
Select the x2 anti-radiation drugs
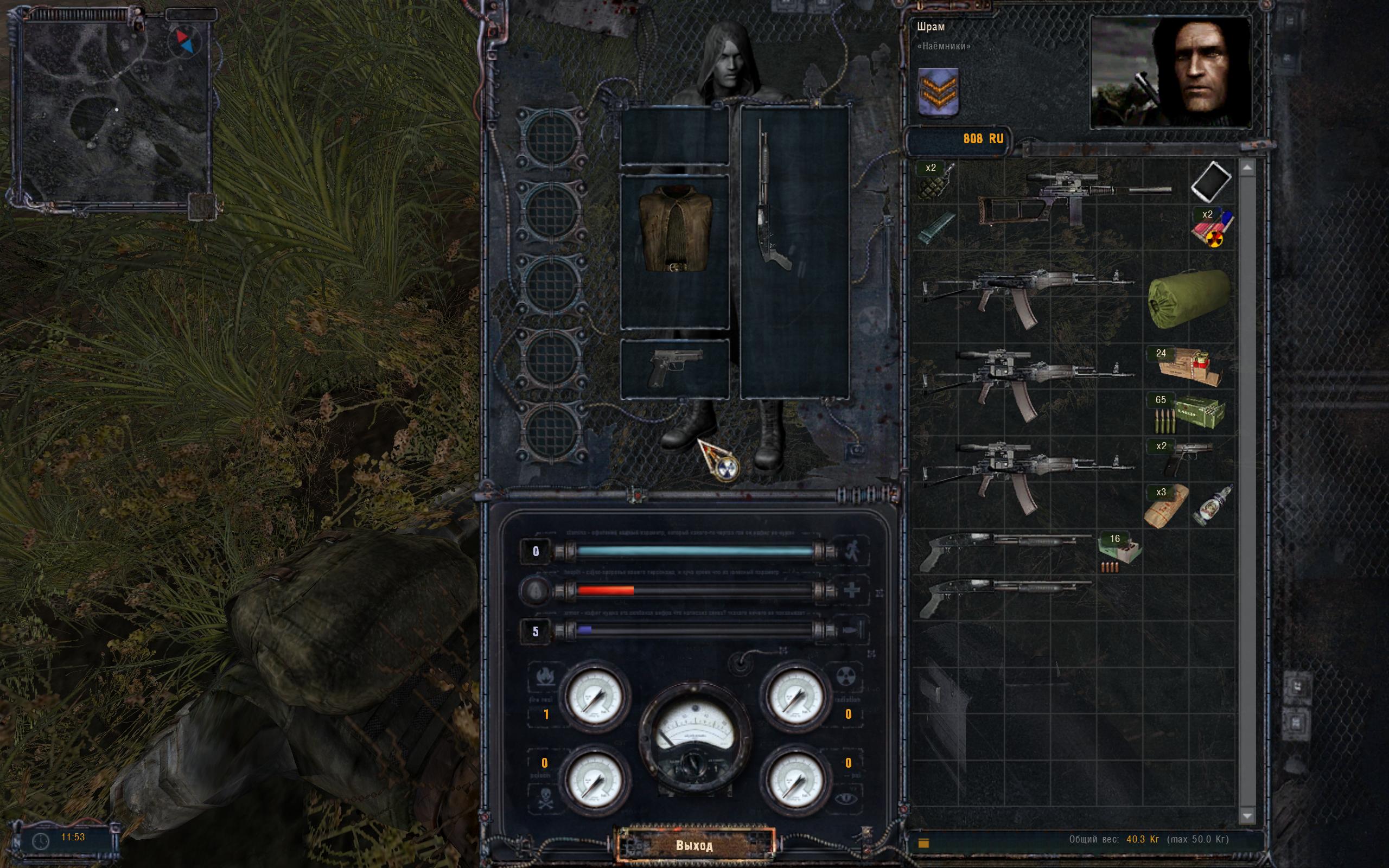point(1210,228)
